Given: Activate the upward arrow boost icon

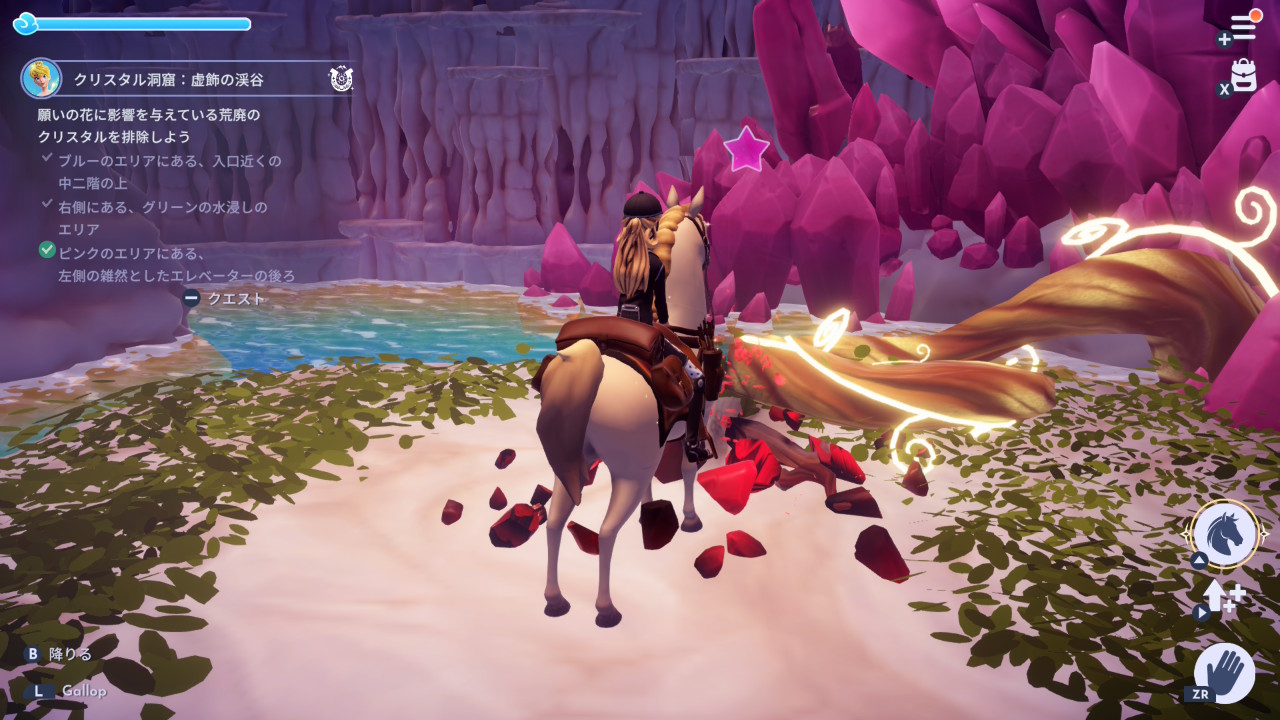Looking at the screenshot, I should pyautogui.click(x=1220, y=597).
